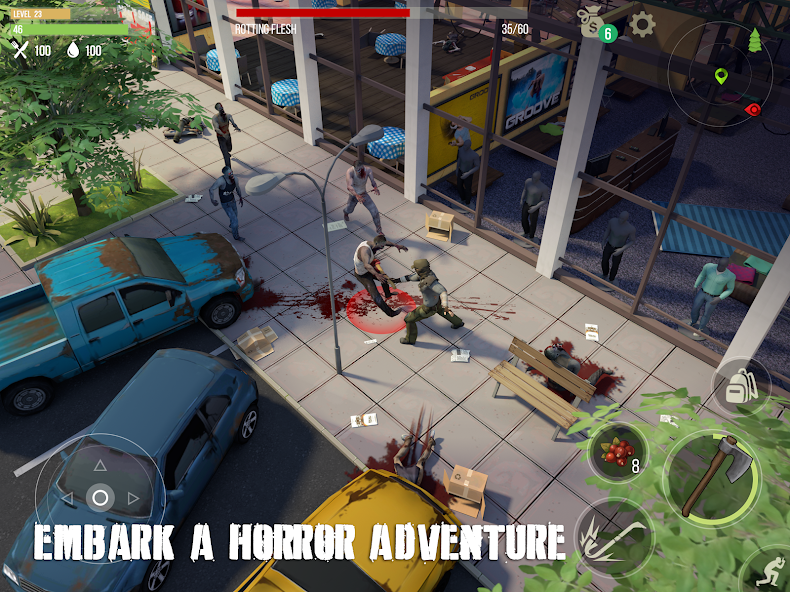The image size is (790, 592).
Task: Select the green location pin on minimap
Action: pos(721,76)
